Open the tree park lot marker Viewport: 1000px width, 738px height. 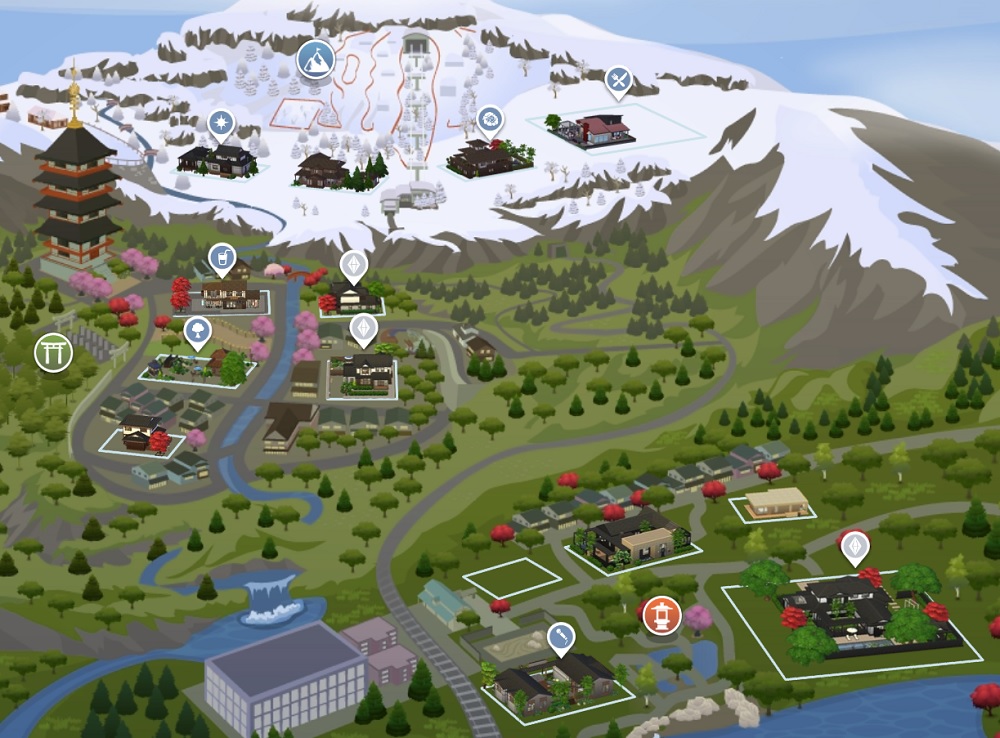198,329
